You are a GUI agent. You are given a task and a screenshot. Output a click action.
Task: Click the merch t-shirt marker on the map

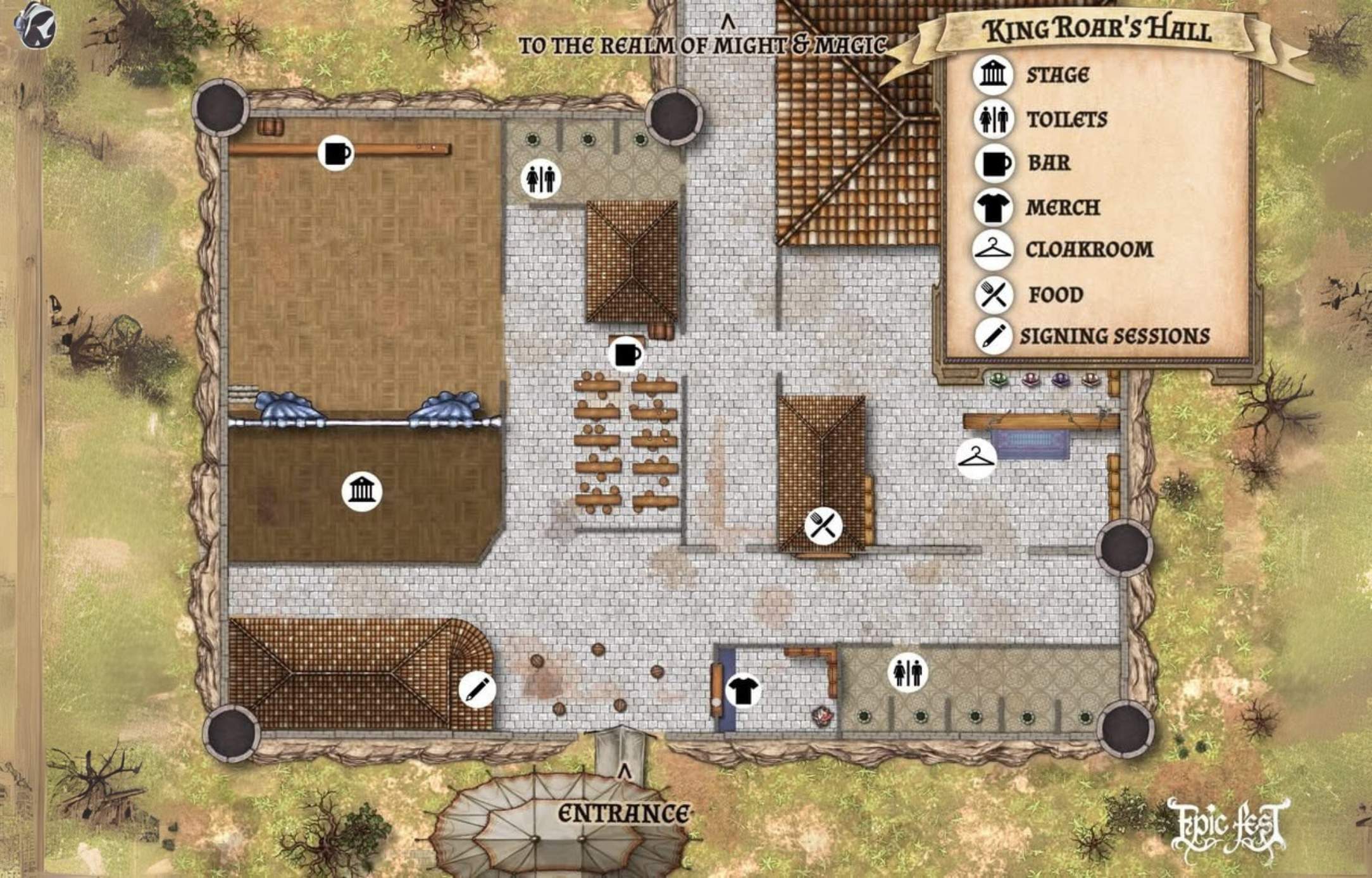742,689
